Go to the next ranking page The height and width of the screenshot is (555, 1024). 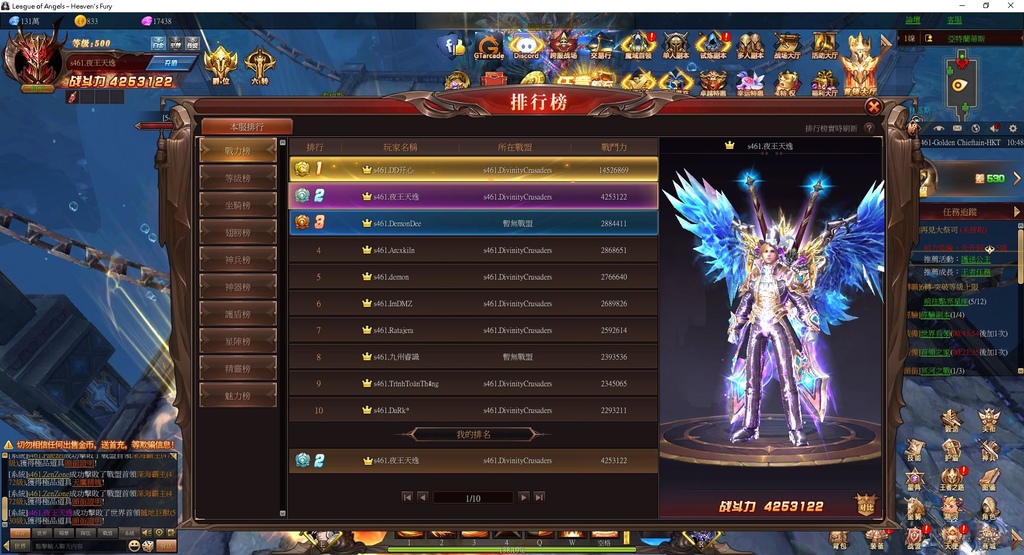click(523, 497)
